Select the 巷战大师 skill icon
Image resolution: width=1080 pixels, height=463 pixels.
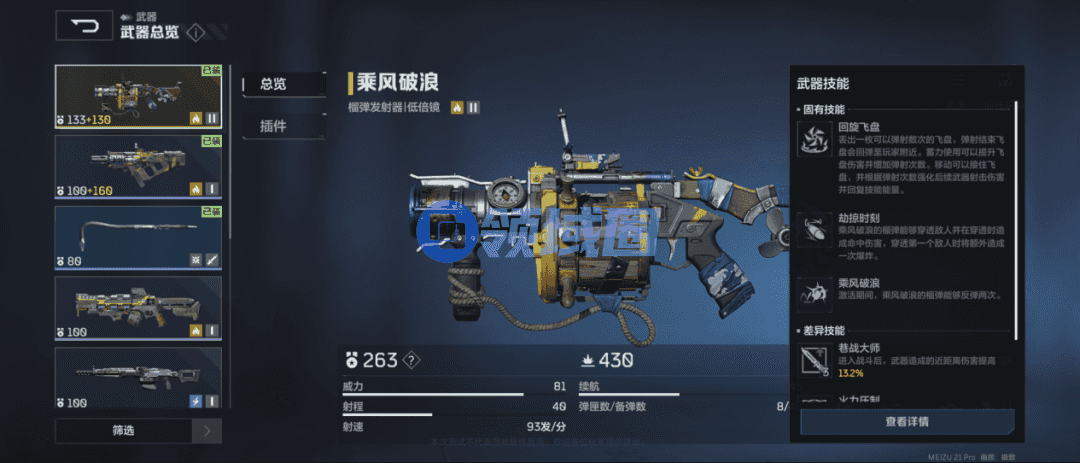(813, 360)
